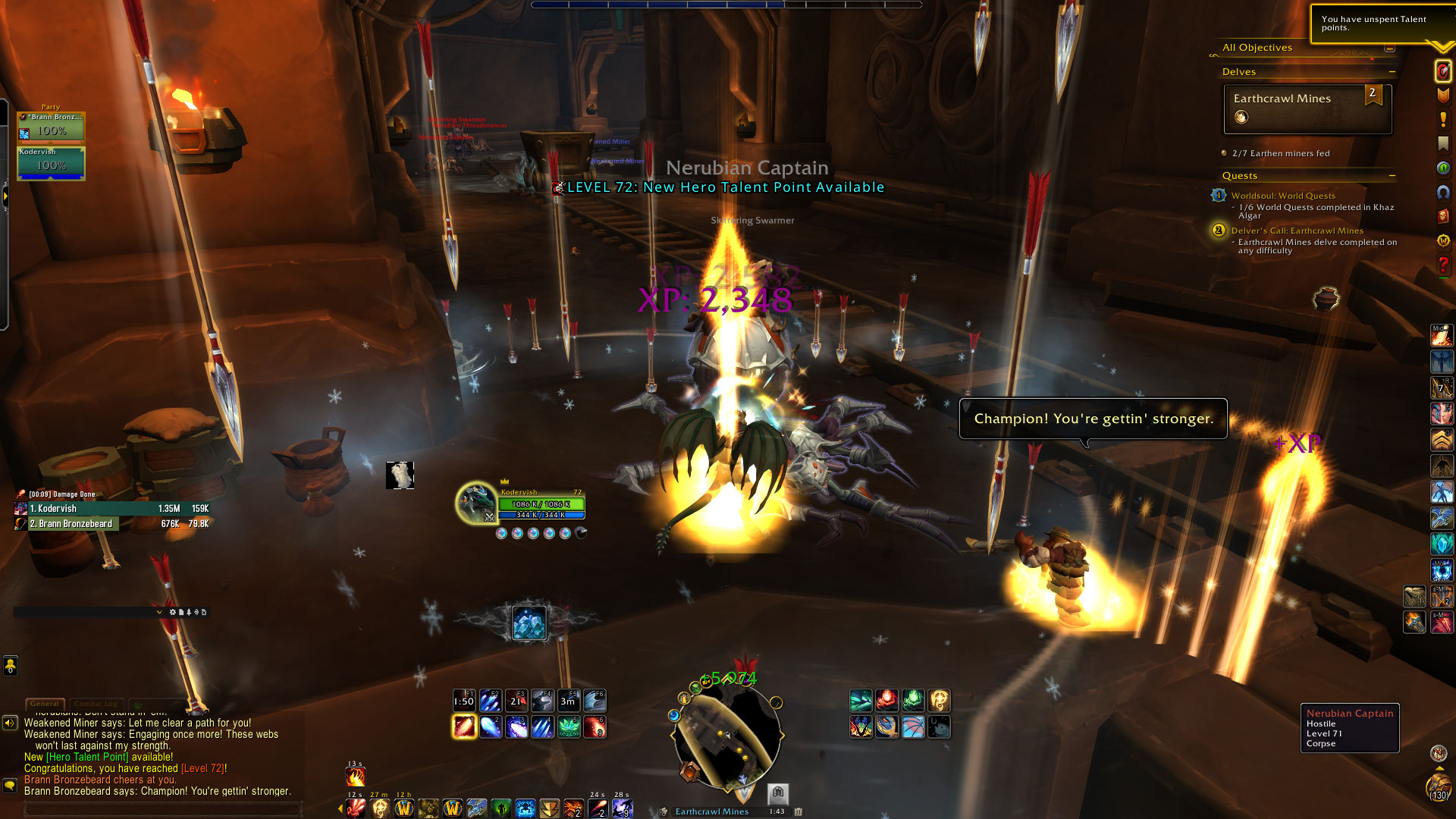Open the red skull Adventure Guide book
This screenshot has width=1456, height=819.
(x=1442, y=216)
